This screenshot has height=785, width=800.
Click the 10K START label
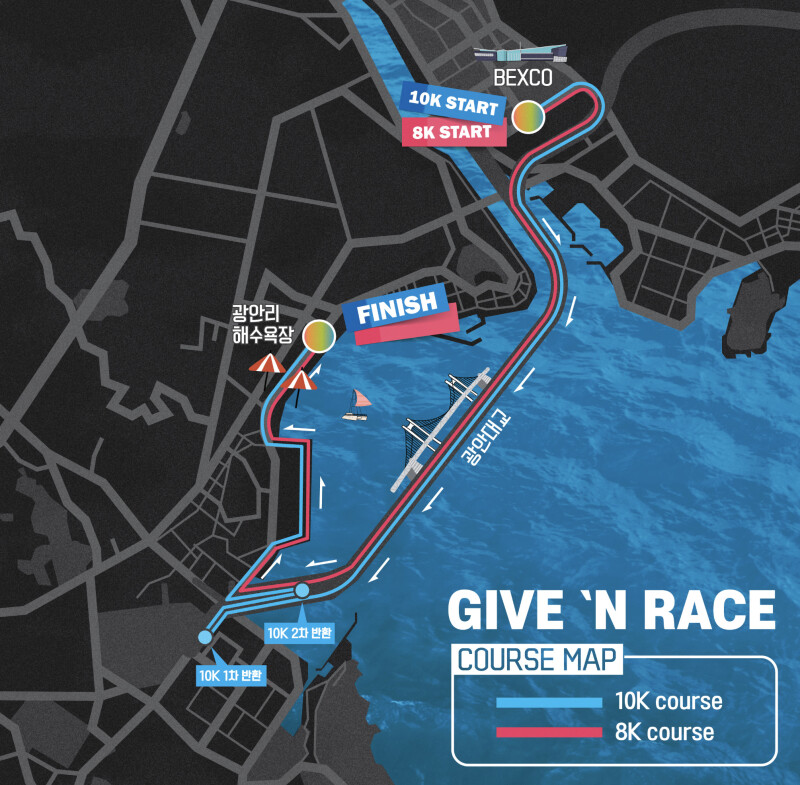pyautogui.click(x=450, y=104)
